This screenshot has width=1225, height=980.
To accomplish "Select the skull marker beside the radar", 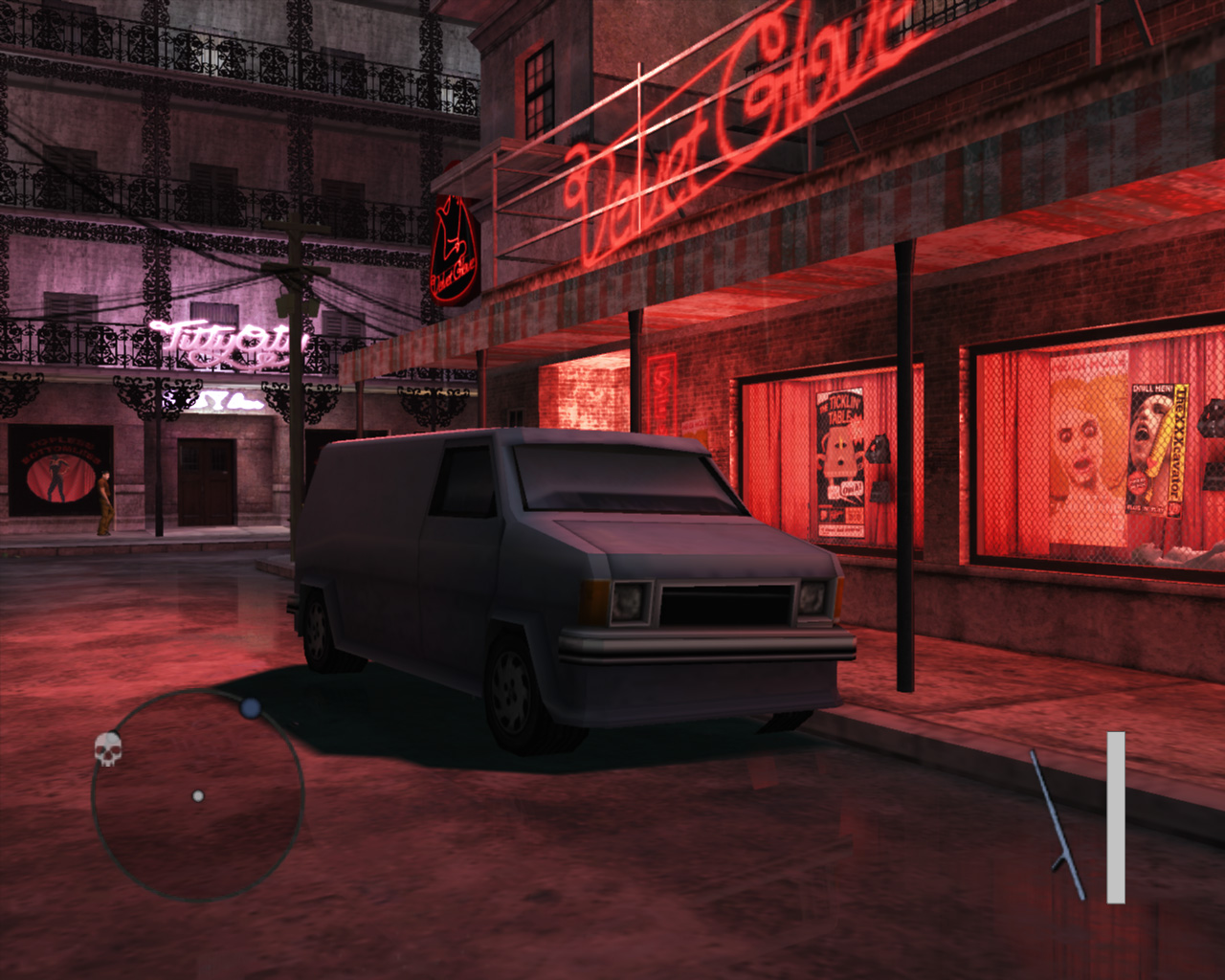I will tap(109, 749).
